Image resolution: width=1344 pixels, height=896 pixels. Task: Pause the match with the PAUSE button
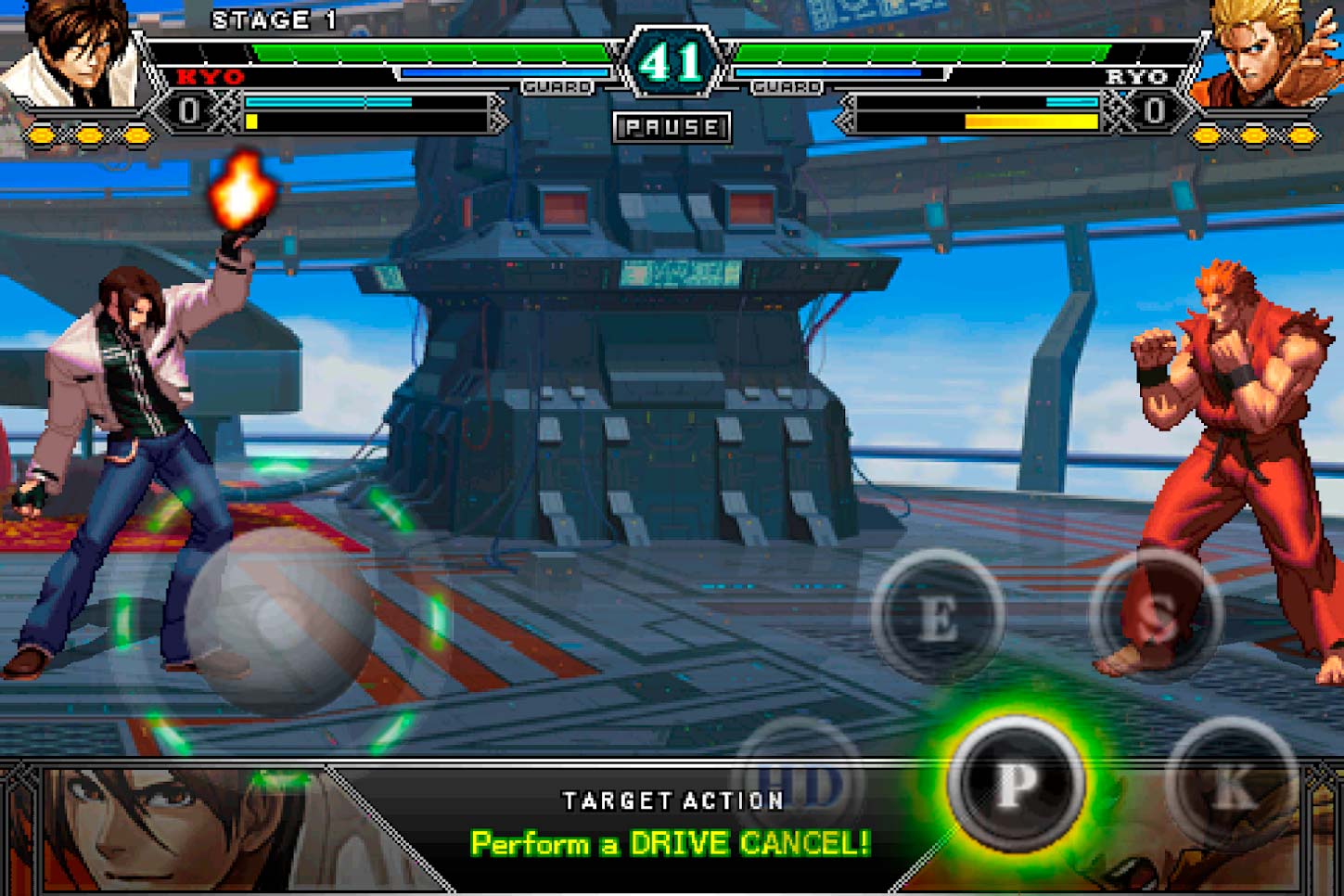pyautogui.click(x=672, y=127)
